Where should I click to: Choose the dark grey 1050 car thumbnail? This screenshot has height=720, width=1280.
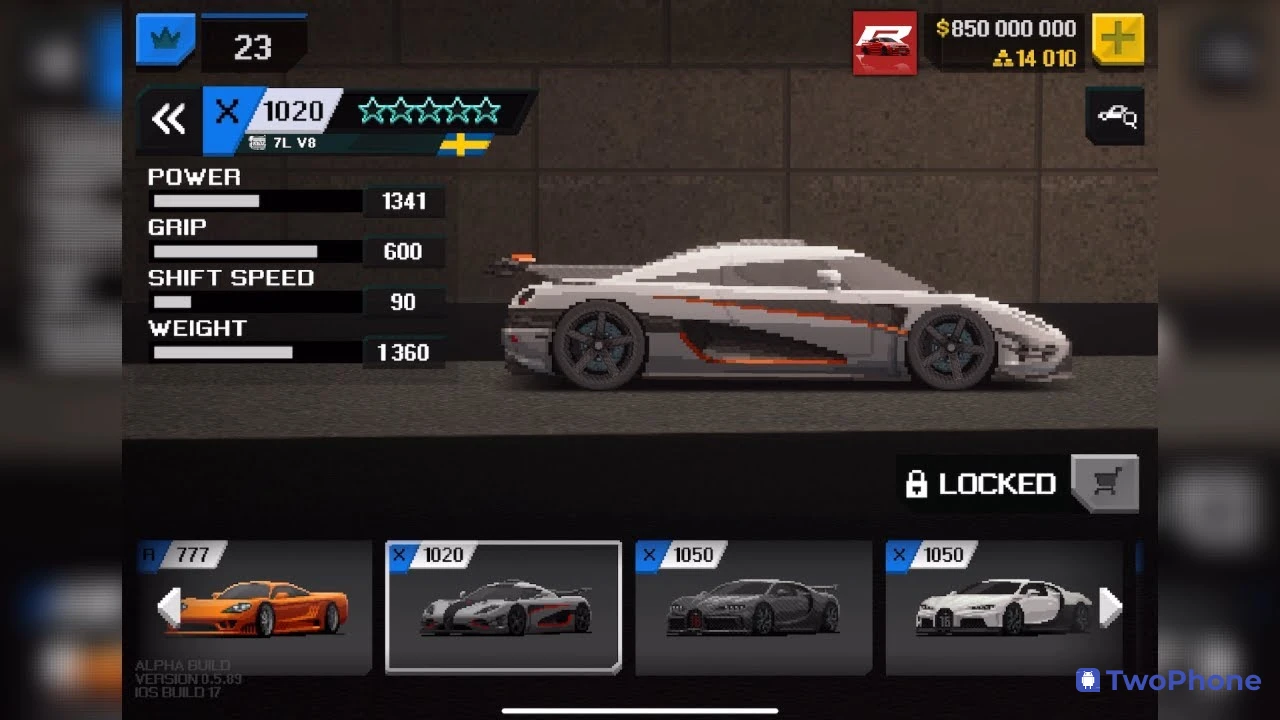753,607
